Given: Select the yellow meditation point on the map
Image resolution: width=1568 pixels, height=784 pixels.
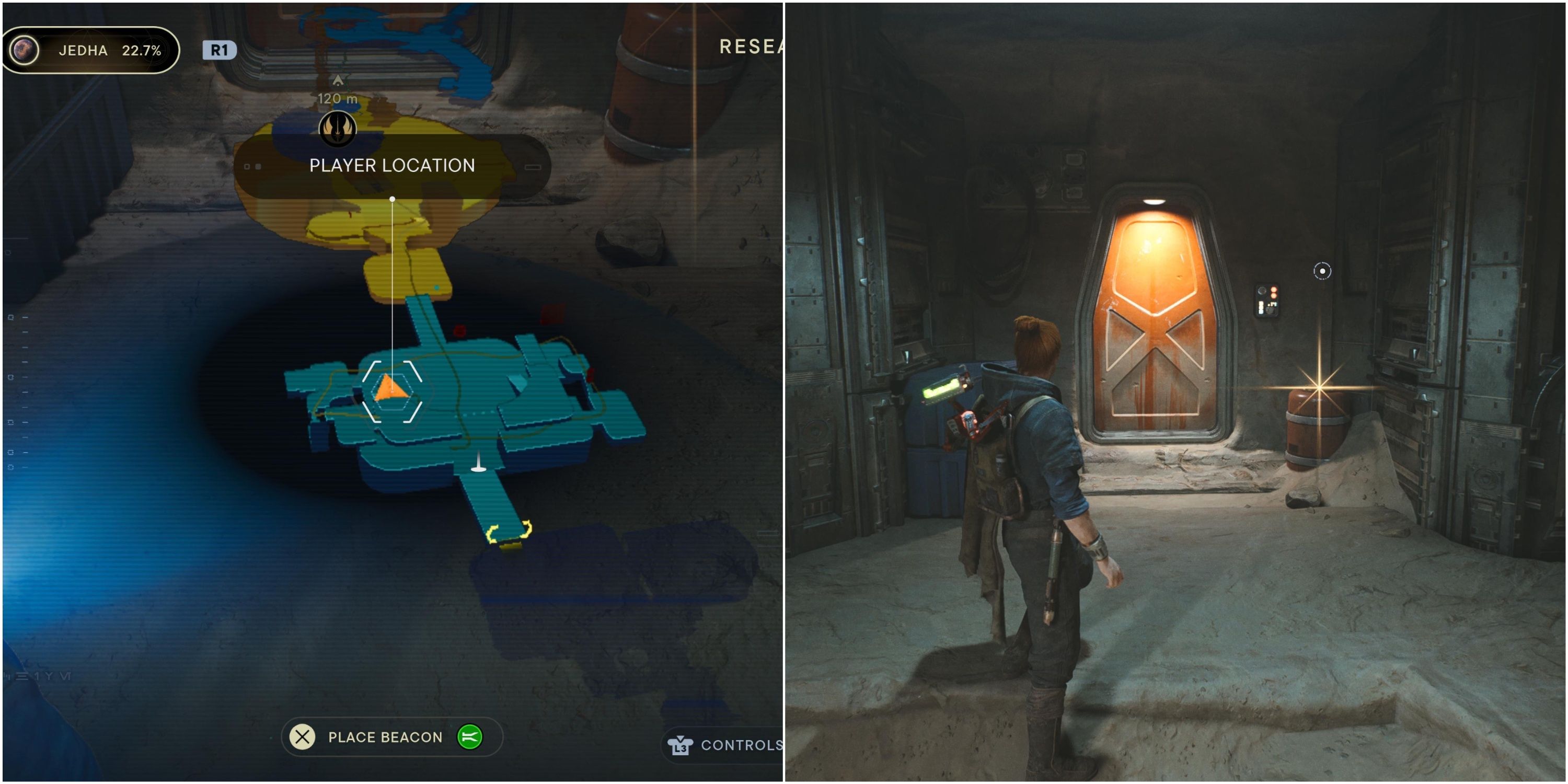Looking at the screenshot, I should pos(508,533).
